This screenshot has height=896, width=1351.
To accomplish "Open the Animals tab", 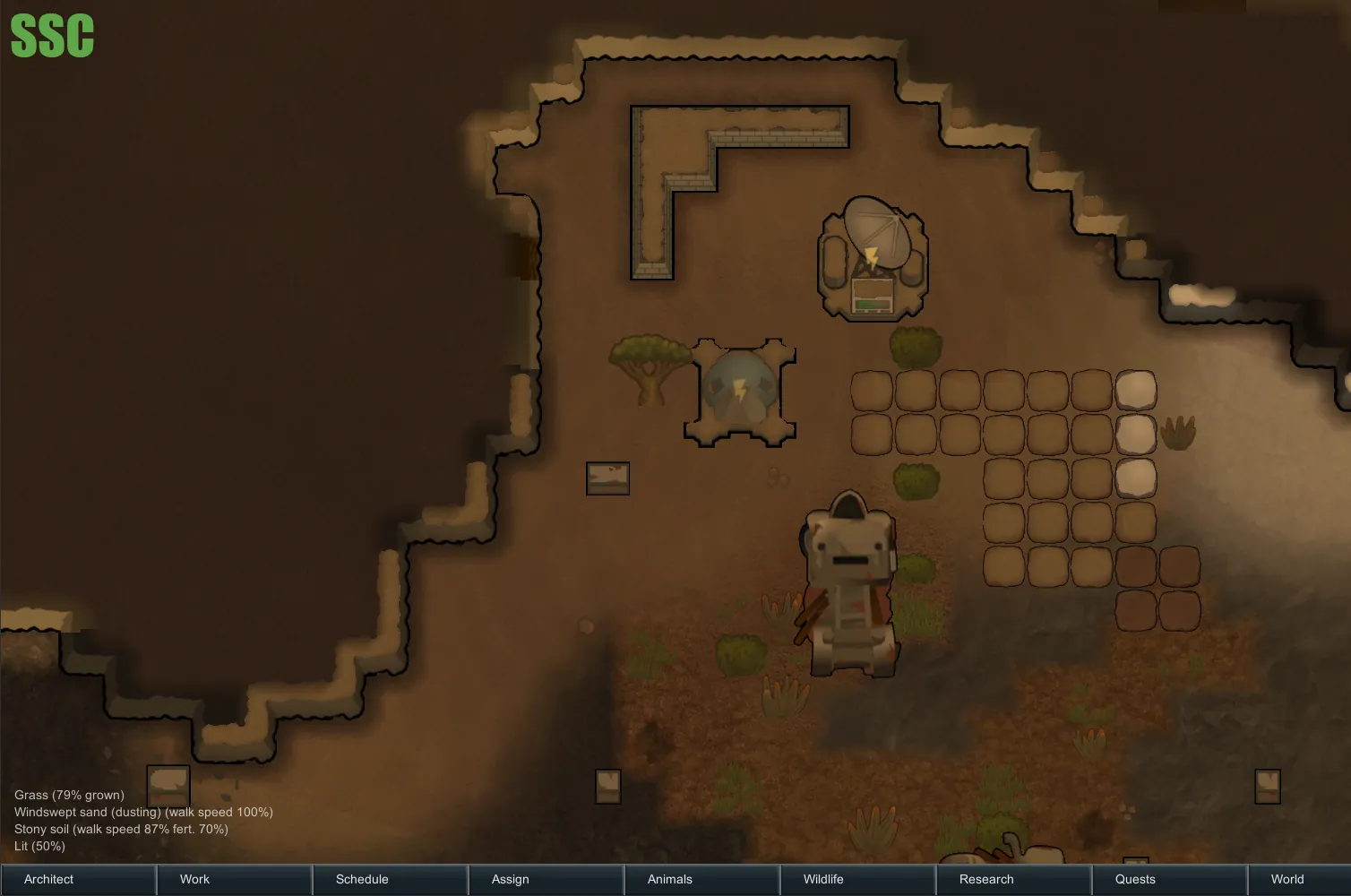I will coord(701,880).
